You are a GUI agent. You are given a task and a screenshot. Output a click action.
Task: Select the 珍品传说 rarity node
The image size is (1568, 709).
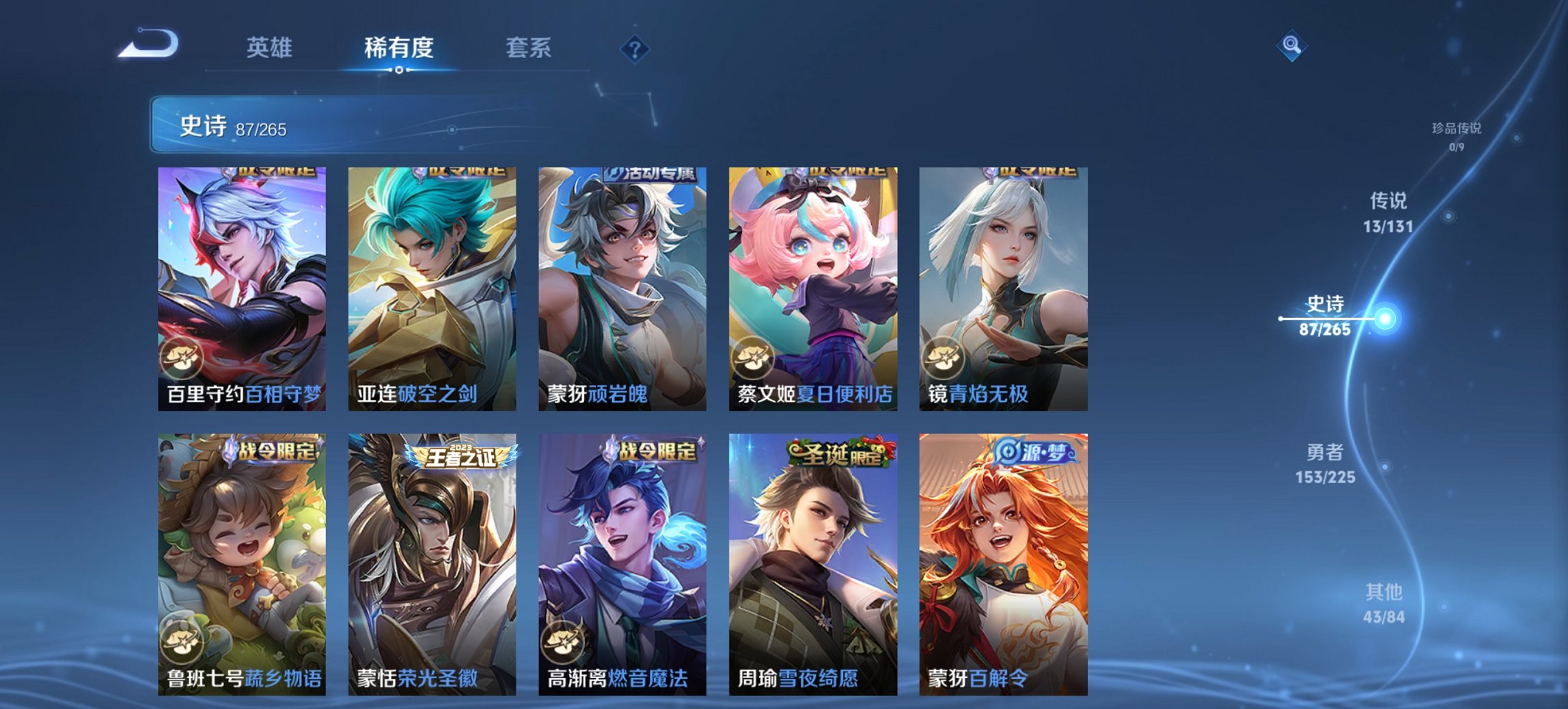tap(1457, 131)
